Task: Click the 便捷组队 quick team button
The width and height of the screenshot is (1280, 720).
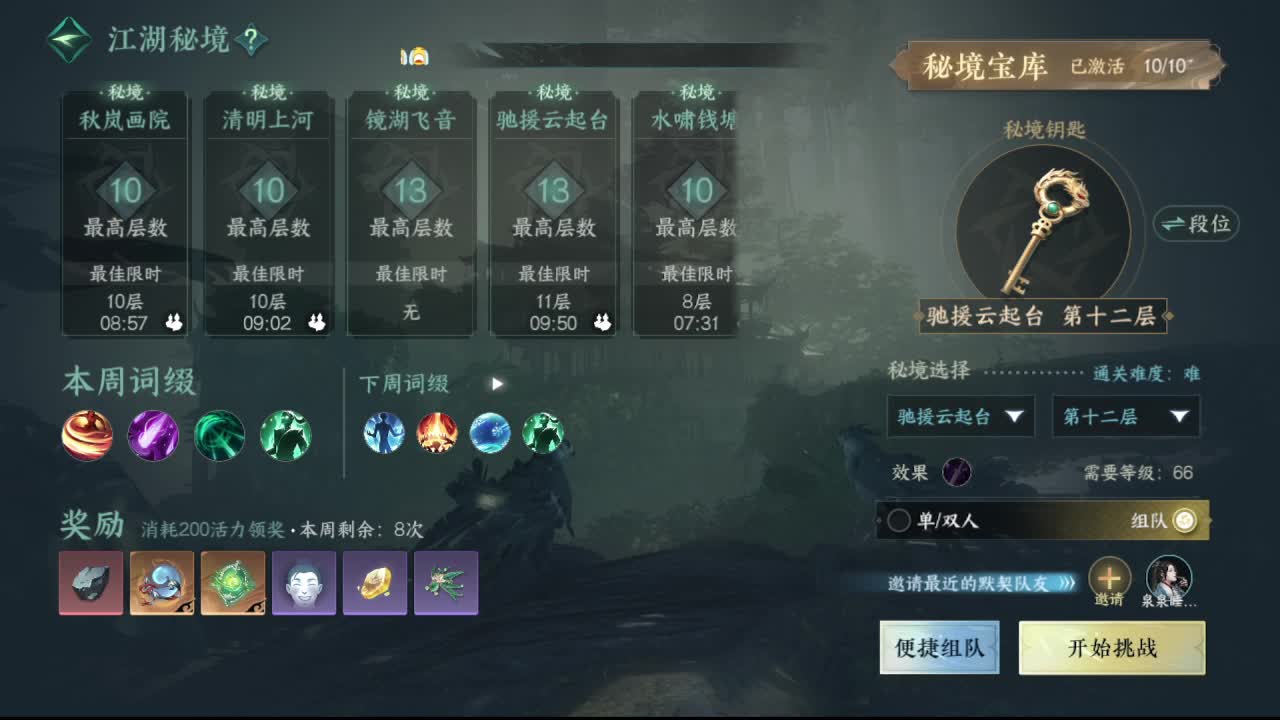Action: coord(939,647)
